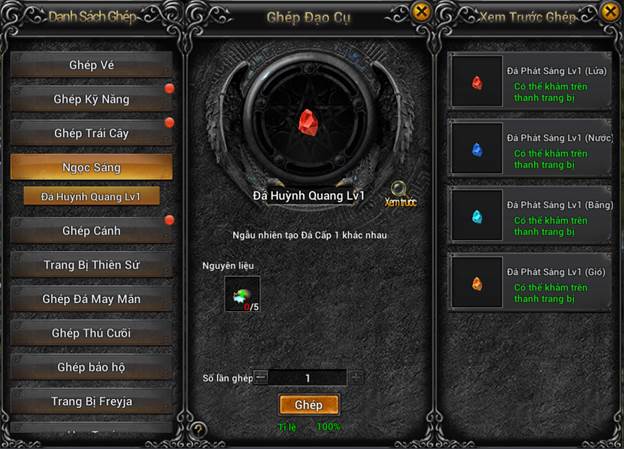624x449 pixels.
Task: Click the orange Ghép combine button
Action: [x=309, y=405]
